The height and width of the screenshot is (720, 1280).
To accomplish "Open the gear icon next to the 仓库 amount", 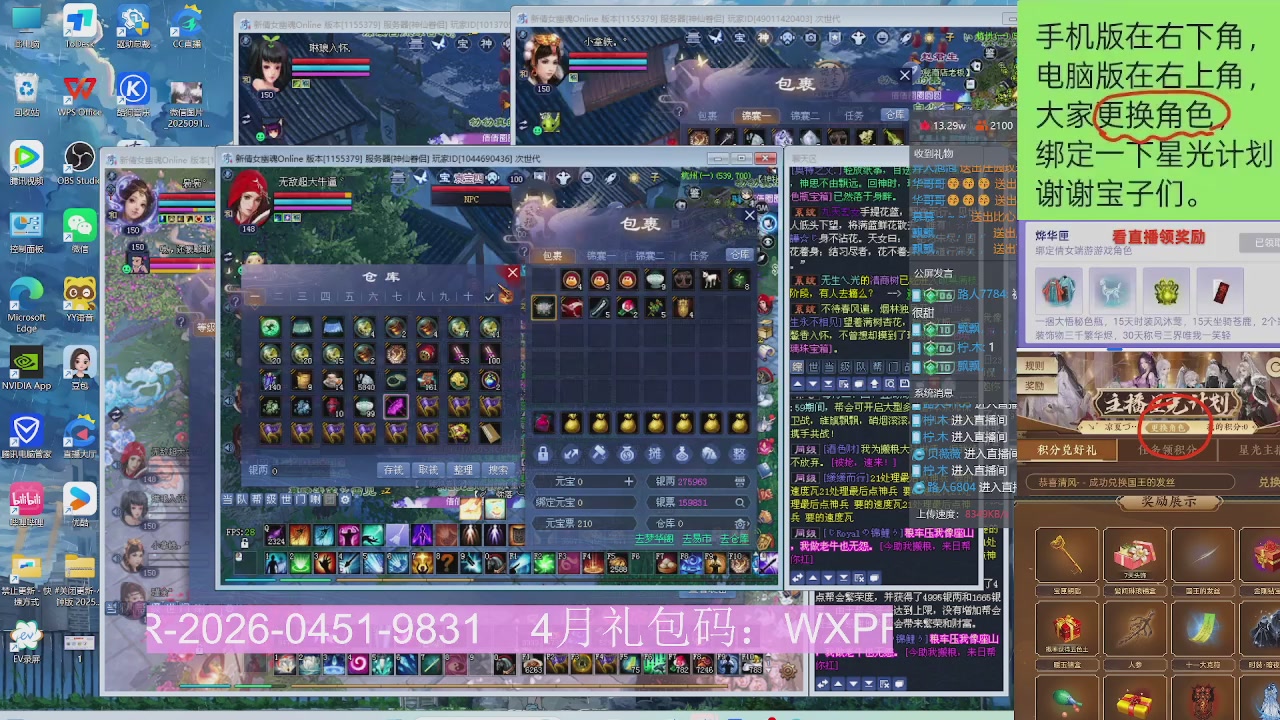I will click(x=739, y=522).
